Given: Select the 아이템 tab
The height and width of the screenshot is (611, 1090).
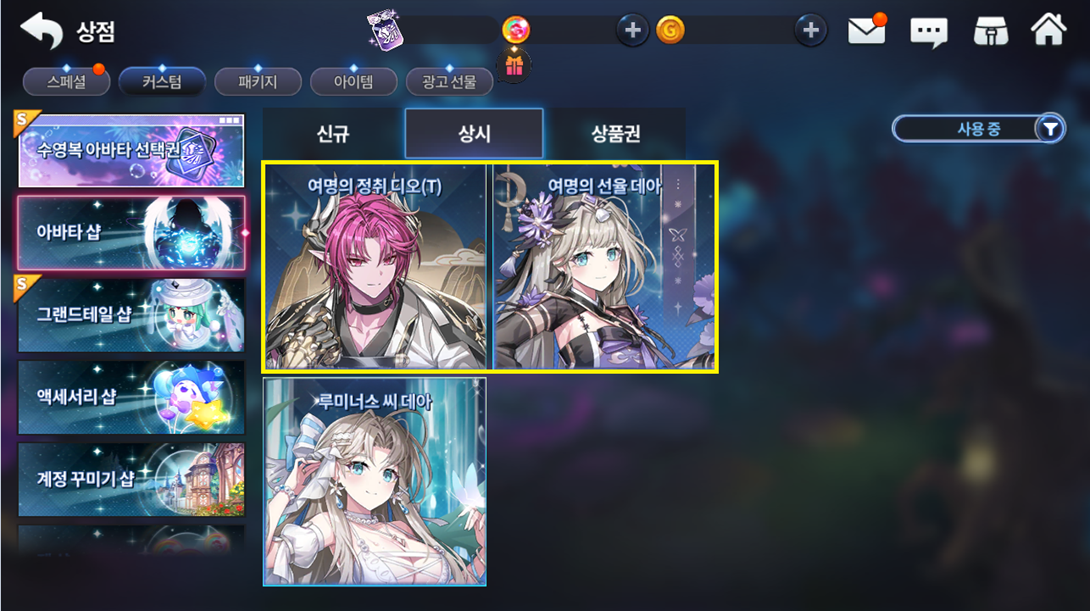Looking at the screenshot, I should tap(353, 81).
